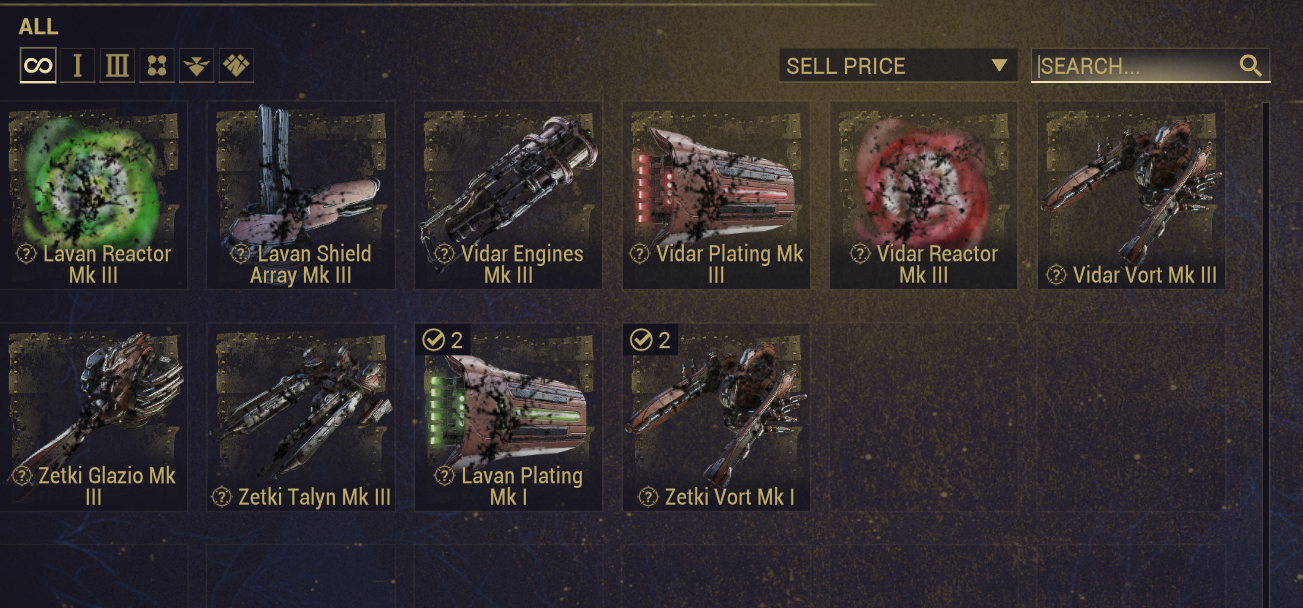Switch to the Mk III filter tab
This screenshot has width=1303, height=608.
tap(117, 66)
